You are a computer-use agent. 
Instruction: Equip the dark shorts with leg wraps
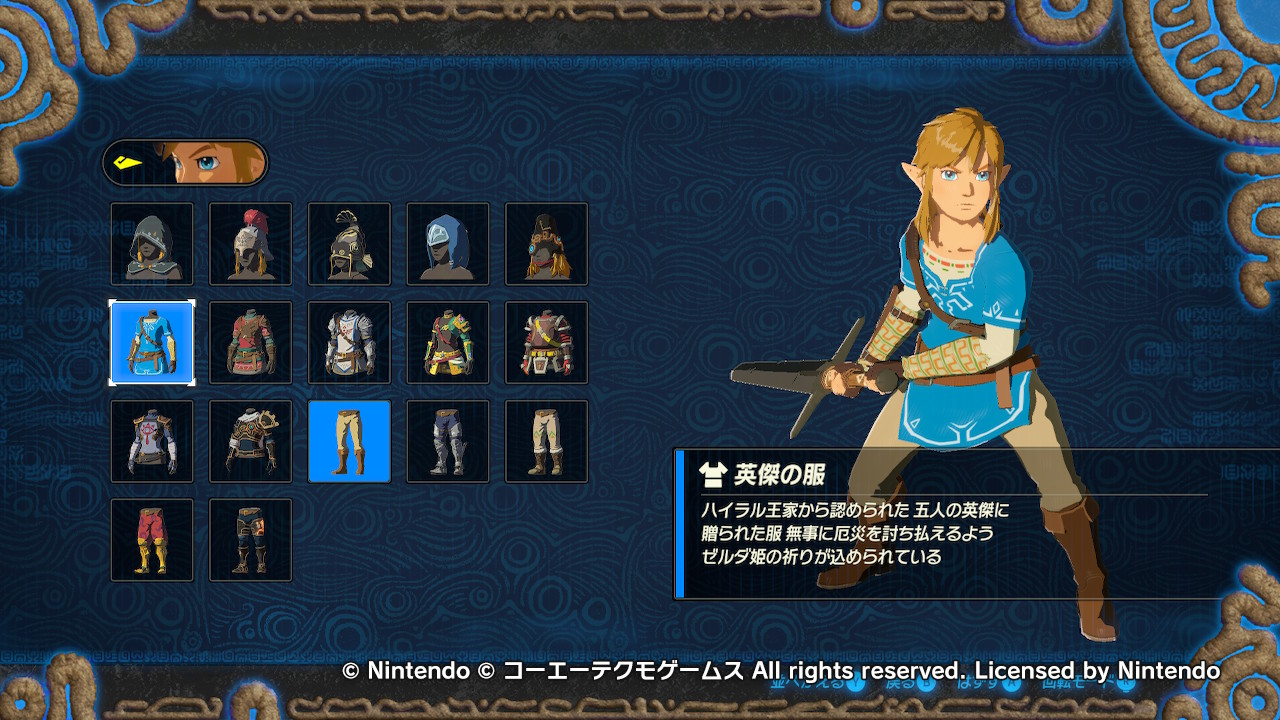tap(251, 540)
